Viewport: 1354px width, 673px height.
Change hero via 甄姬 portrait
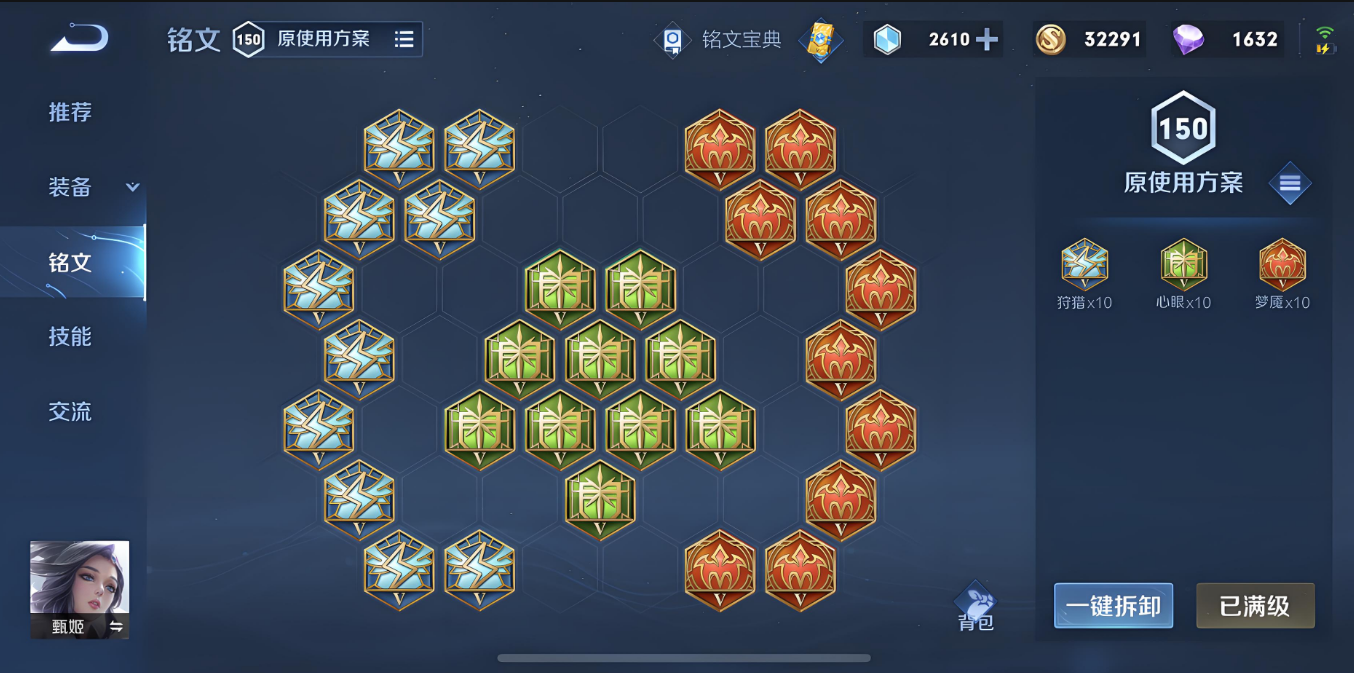[x=79, y=589]
